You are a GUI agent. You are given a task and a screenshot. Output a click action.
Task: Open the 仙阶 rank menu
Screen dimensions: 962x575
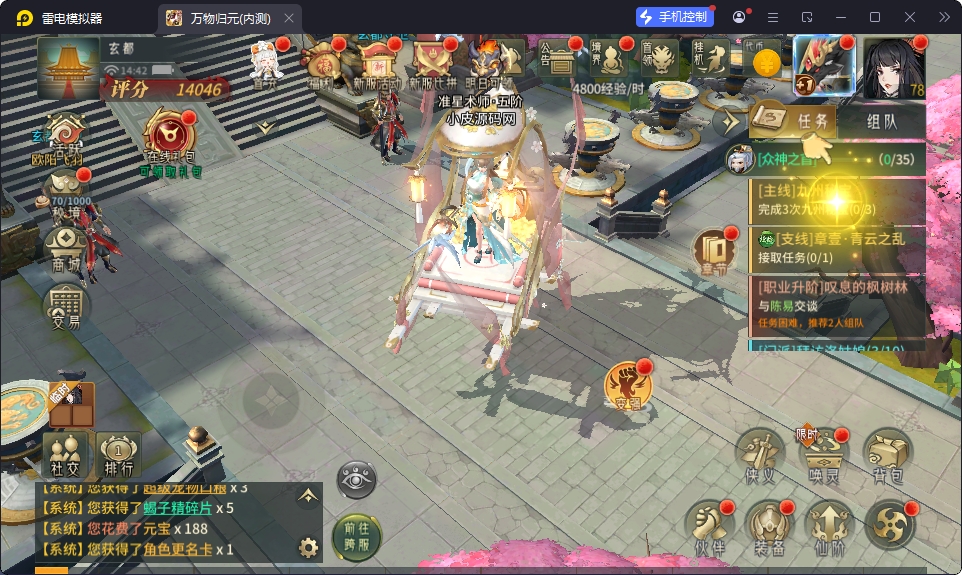(x=828, y=525)
